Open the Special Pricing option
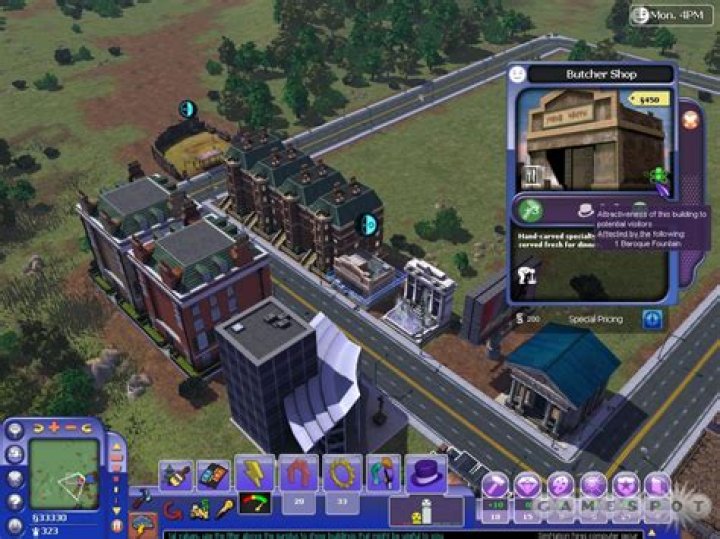The height and width of the screenshot is (539, 720). pos(595,320)
